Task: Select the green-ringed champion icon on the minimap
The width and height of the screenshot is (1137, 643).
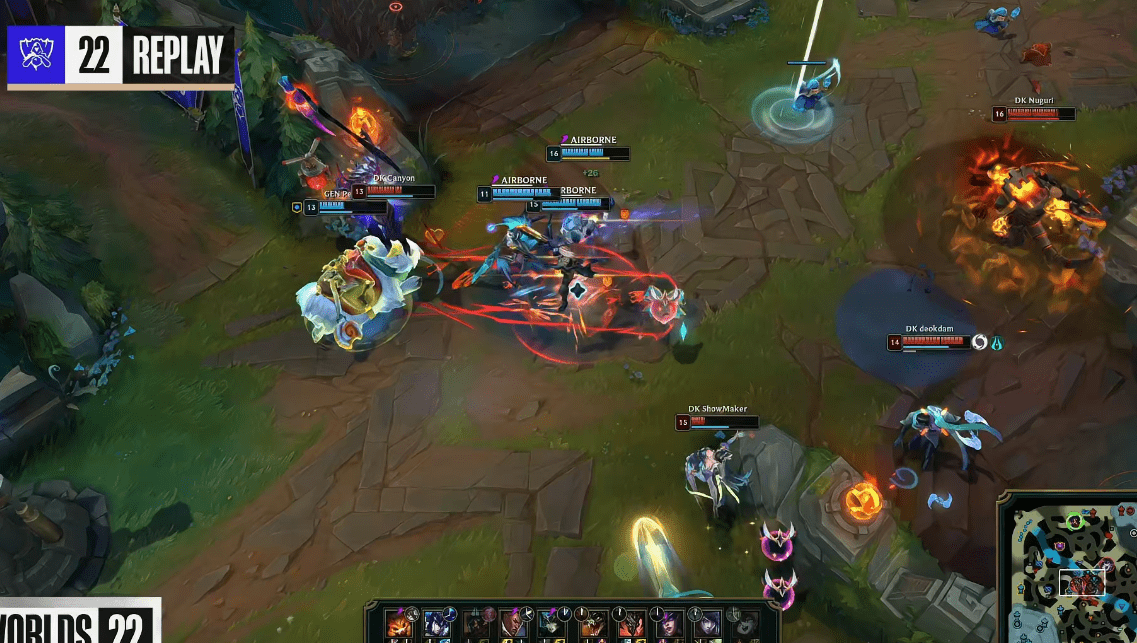Action: pos(1074,520)
